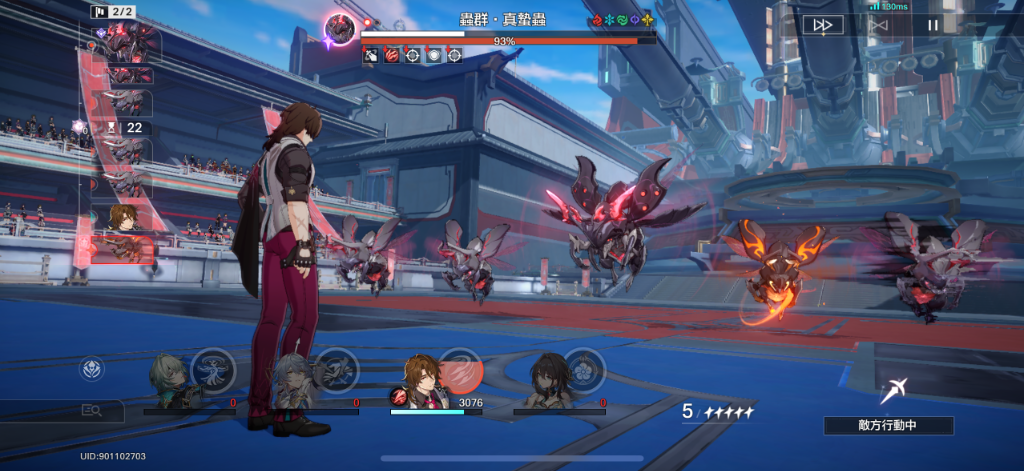Screen dimensions: 1024x471
Task: Toggle the double-speed battle button
Action: pos(822,25)
